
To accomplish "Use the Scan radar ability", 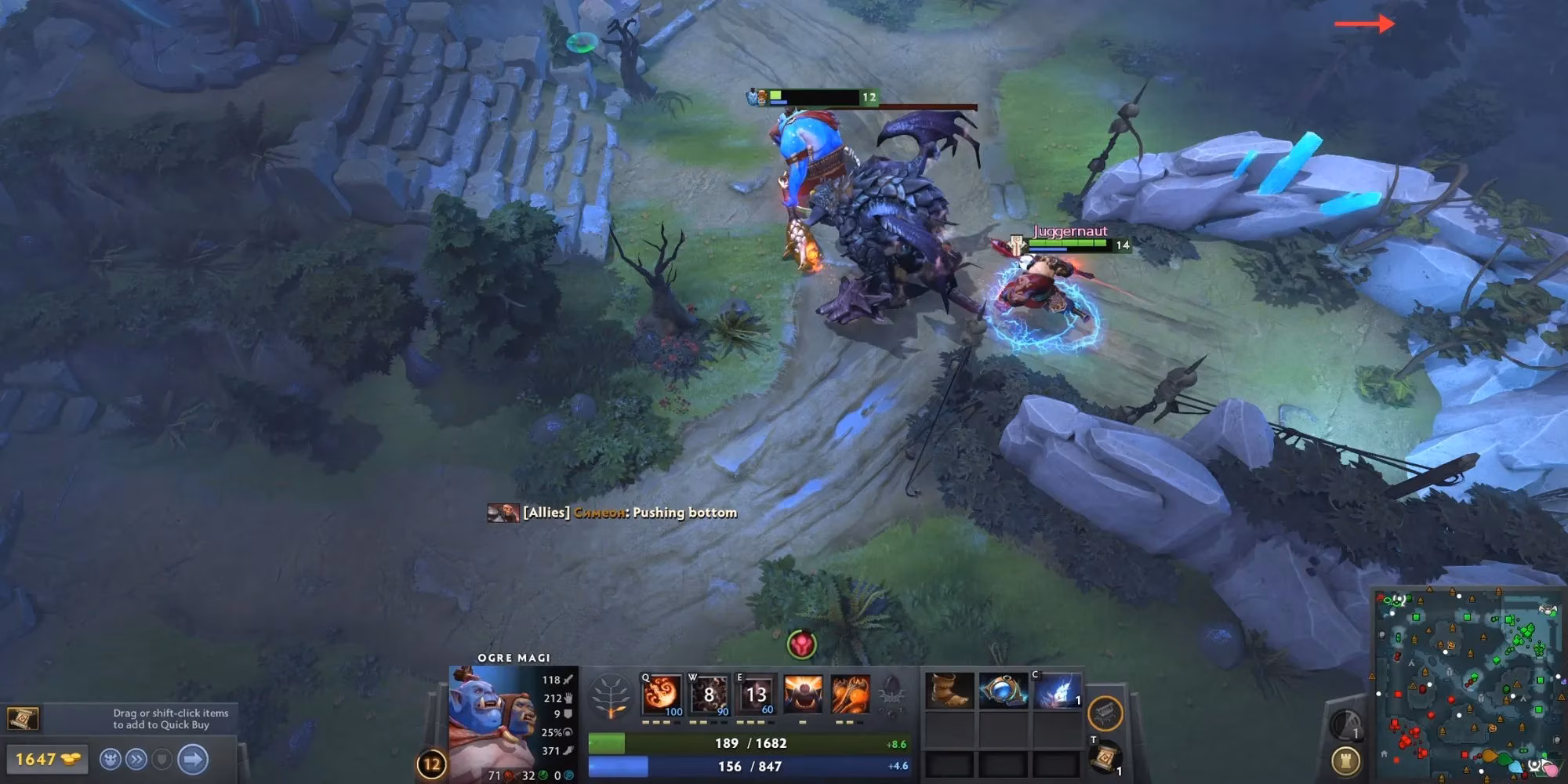I will (x=1347, y=724).
